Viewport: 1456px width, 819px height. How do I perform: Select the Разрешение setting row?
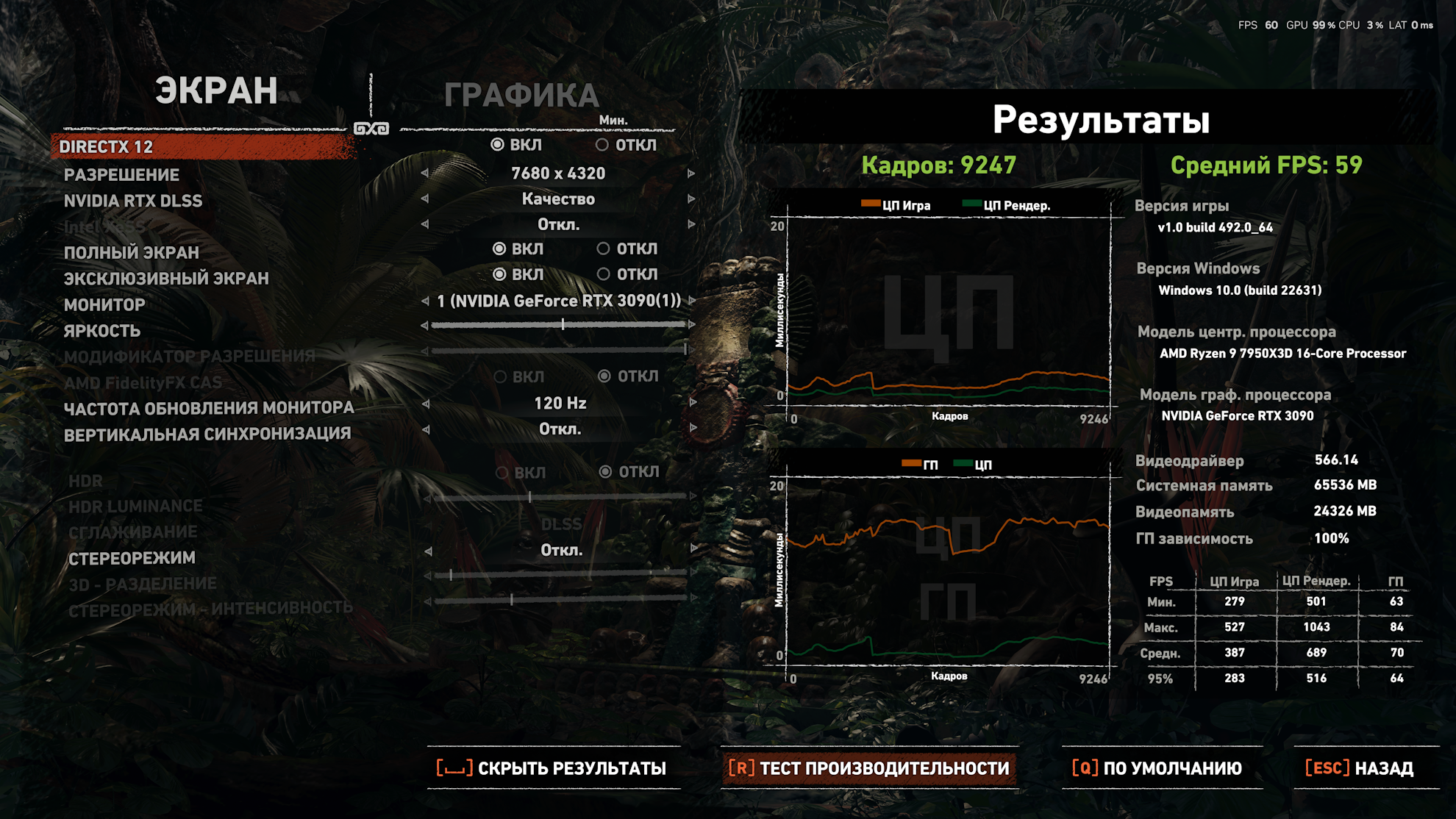pos(122,175)
